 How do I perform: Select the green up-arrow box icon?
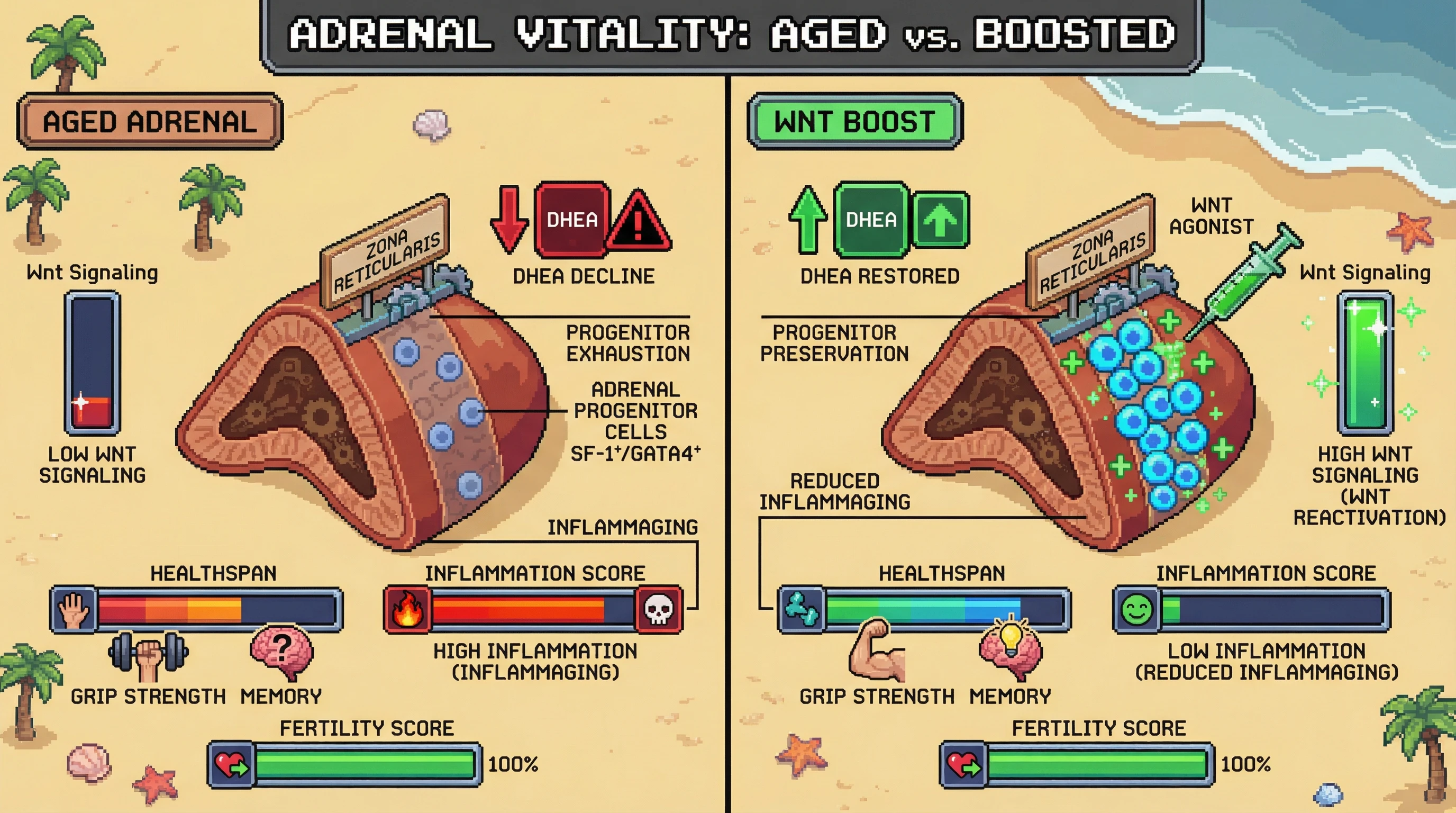941,220
